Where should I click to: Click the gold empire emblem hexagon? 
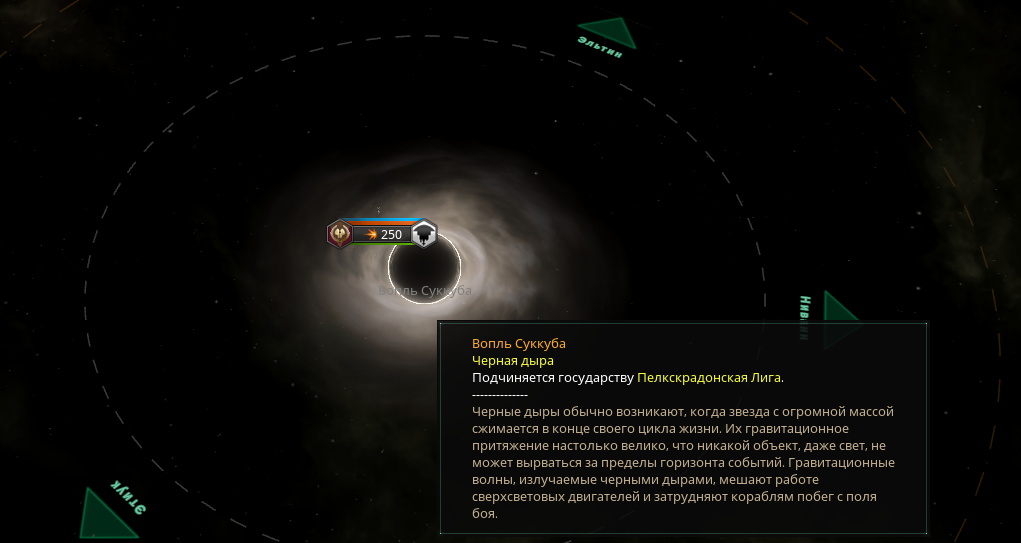click(340, 234)
